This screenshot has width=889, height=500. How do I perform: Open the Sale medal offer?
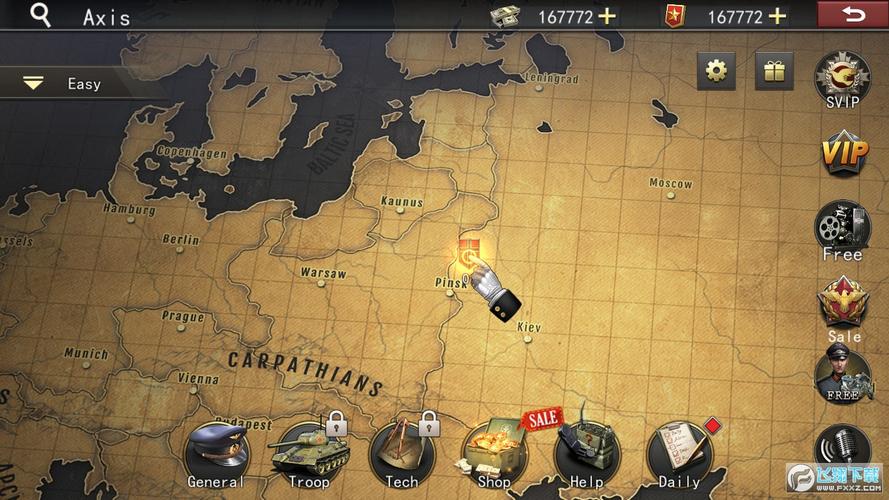(843, 306)
